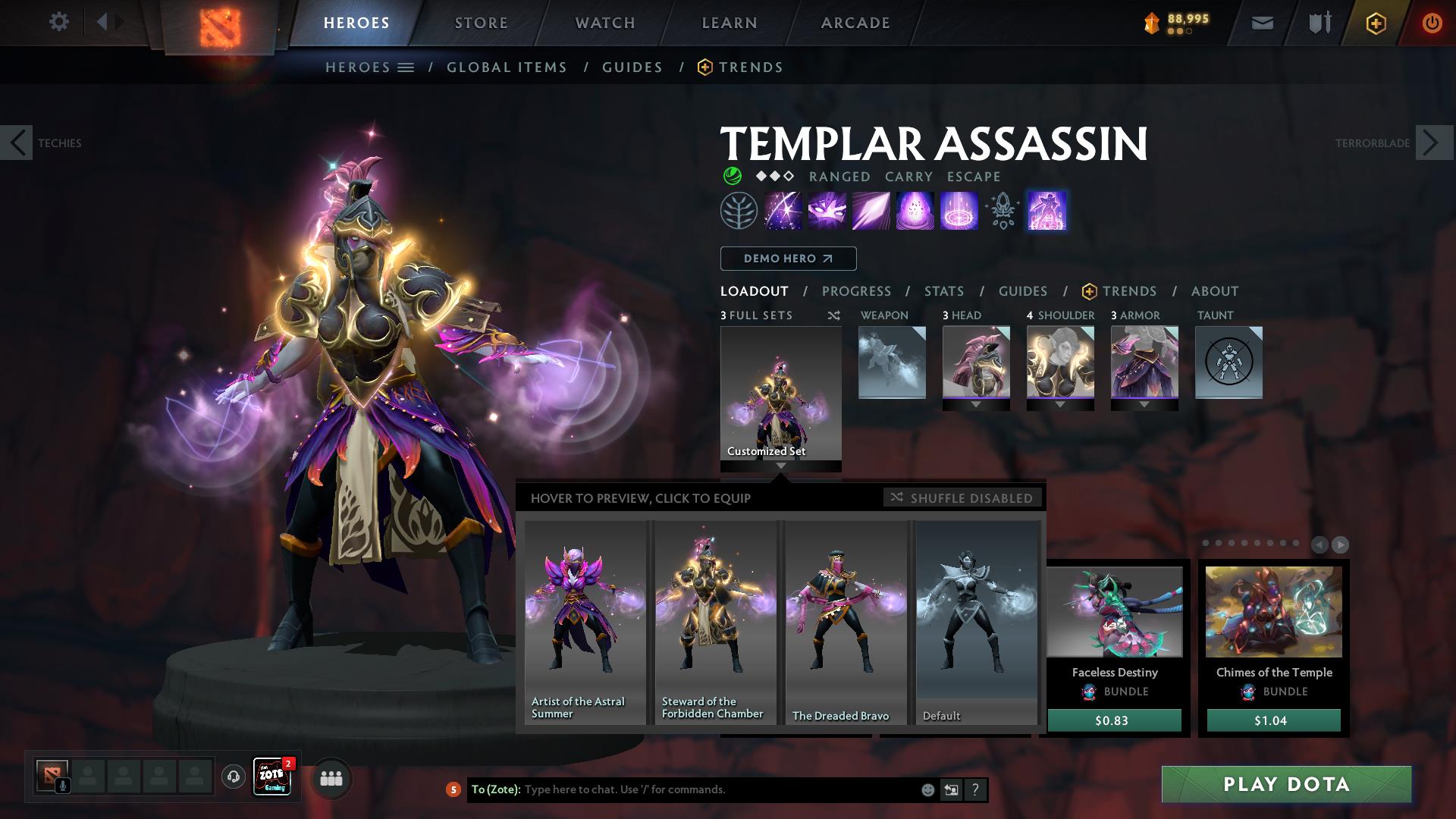Open the Store tab
Screen dimensions: 1456x819
click(481, 23)
